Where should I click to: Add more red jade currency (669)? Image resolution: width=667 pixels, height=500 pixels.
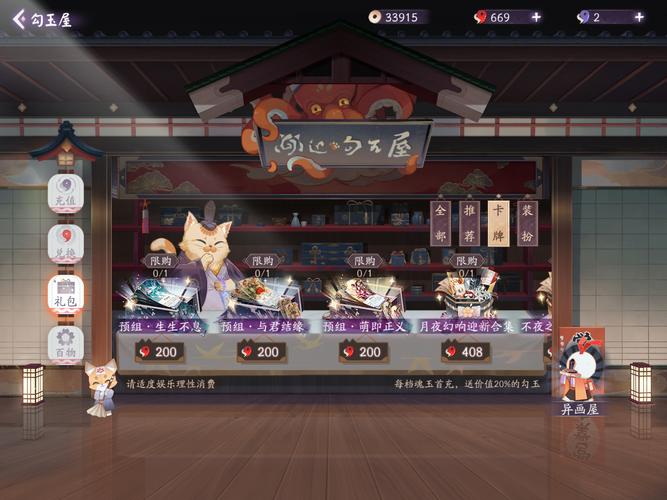[536, 17]
